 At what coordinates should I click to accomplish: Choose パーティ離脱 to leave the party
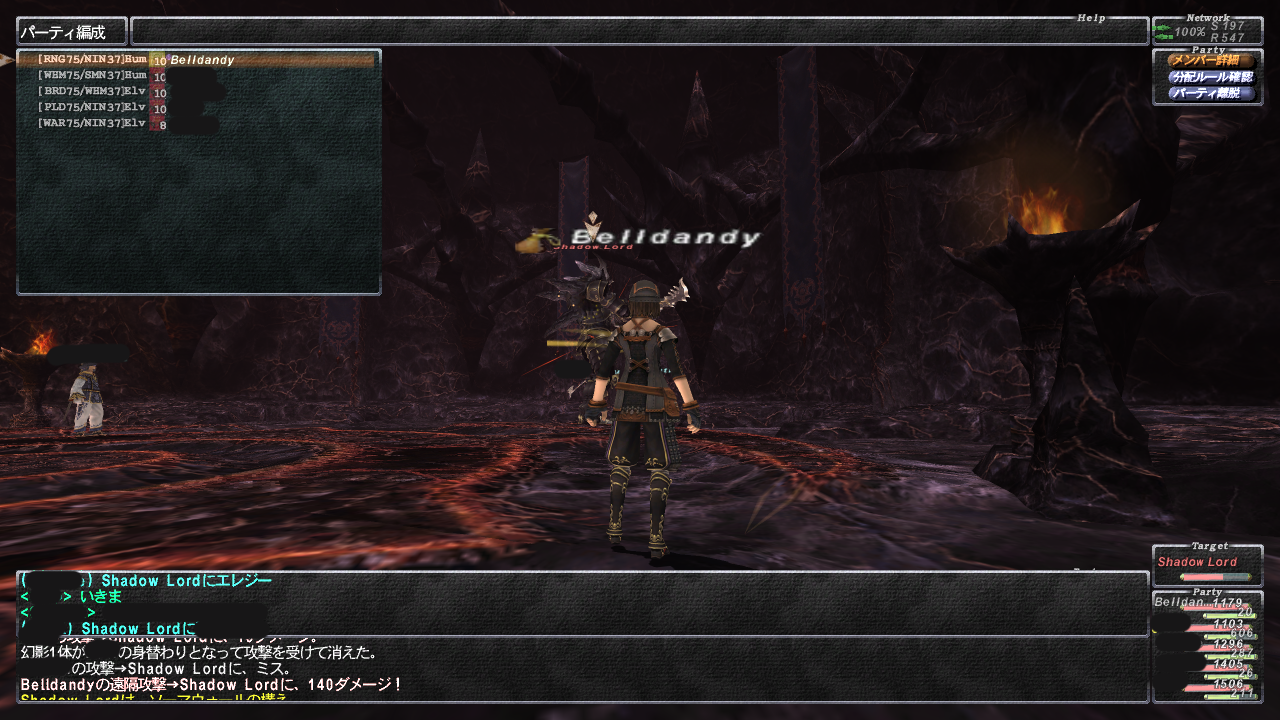click(1210, 93)
